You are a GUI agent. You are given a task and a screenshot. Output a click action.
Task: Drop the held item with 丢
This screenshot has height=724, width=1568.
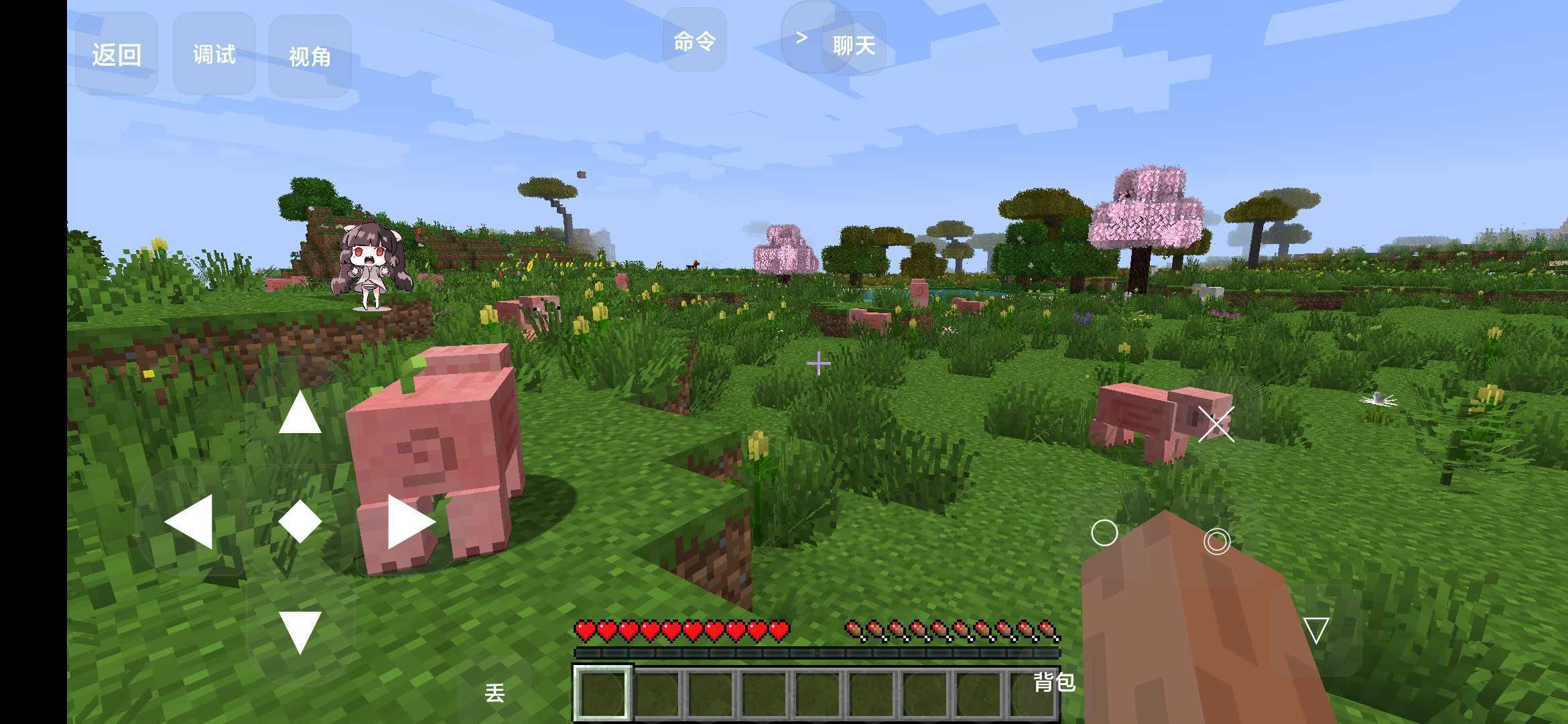pyautogui.click(x=495, y=693)
